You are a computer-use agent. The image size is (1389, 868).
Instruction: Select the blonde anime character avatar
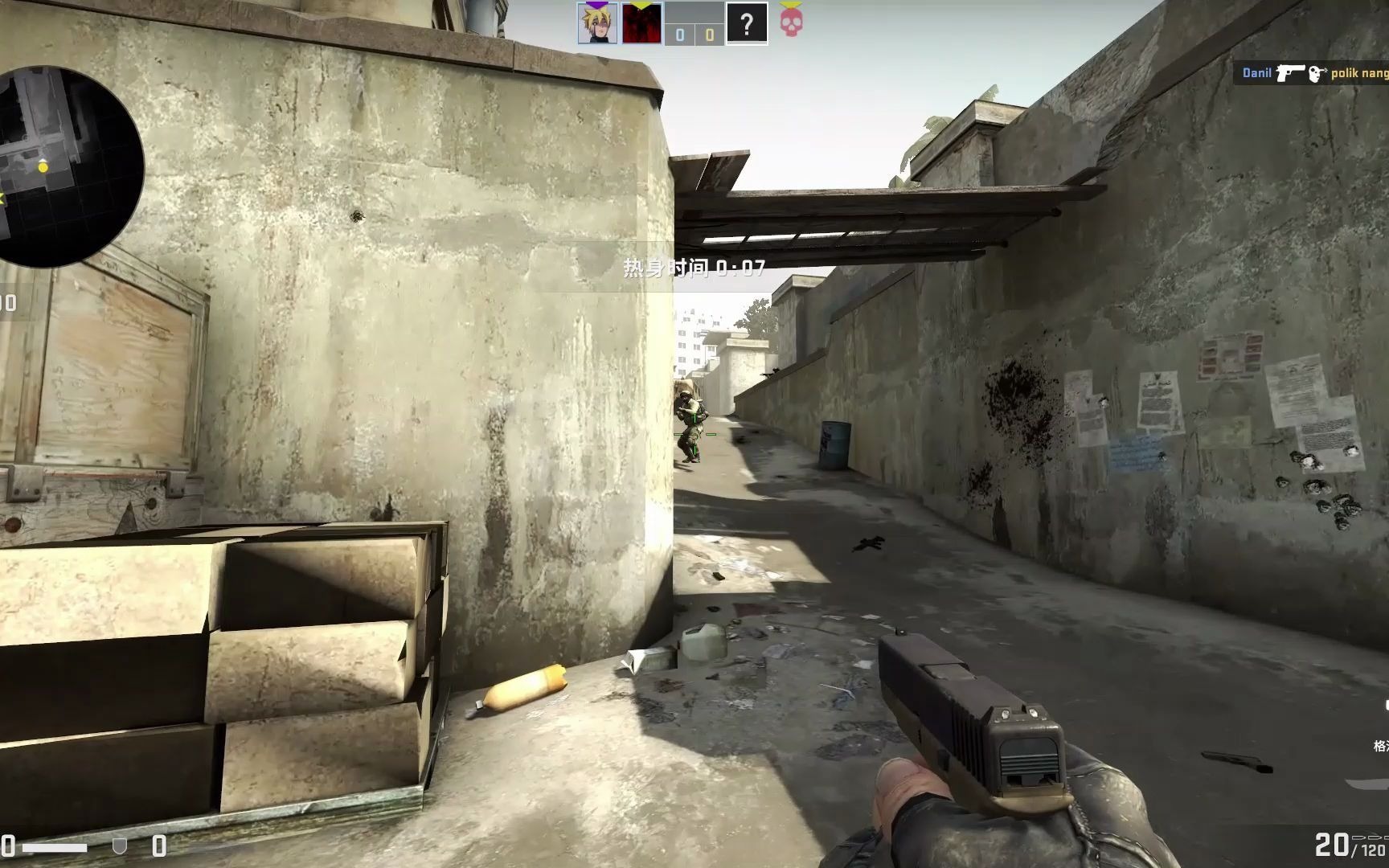coord(596,23)
